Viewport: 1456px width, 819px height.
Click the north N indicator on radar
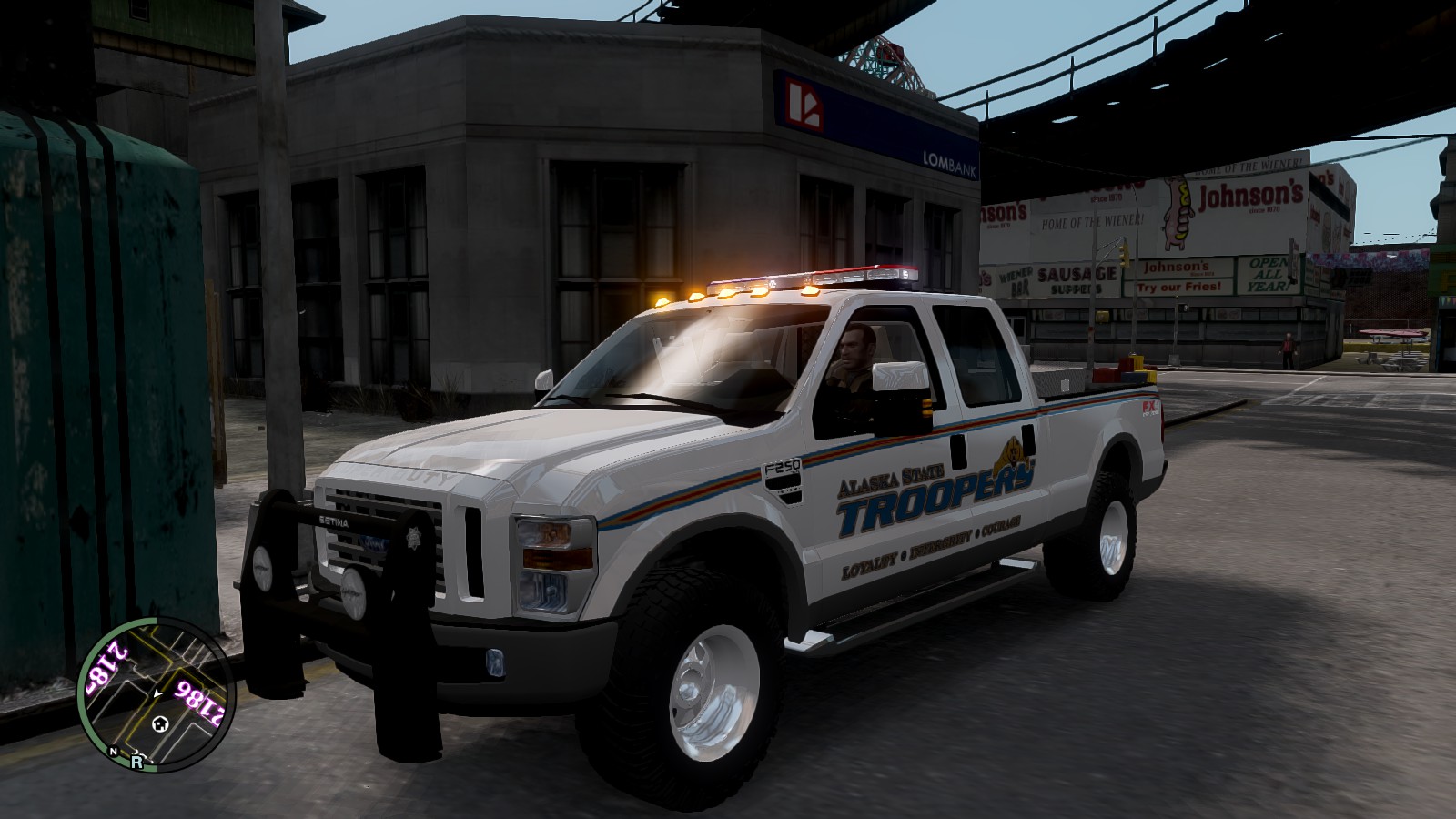(x=114, y=752)
